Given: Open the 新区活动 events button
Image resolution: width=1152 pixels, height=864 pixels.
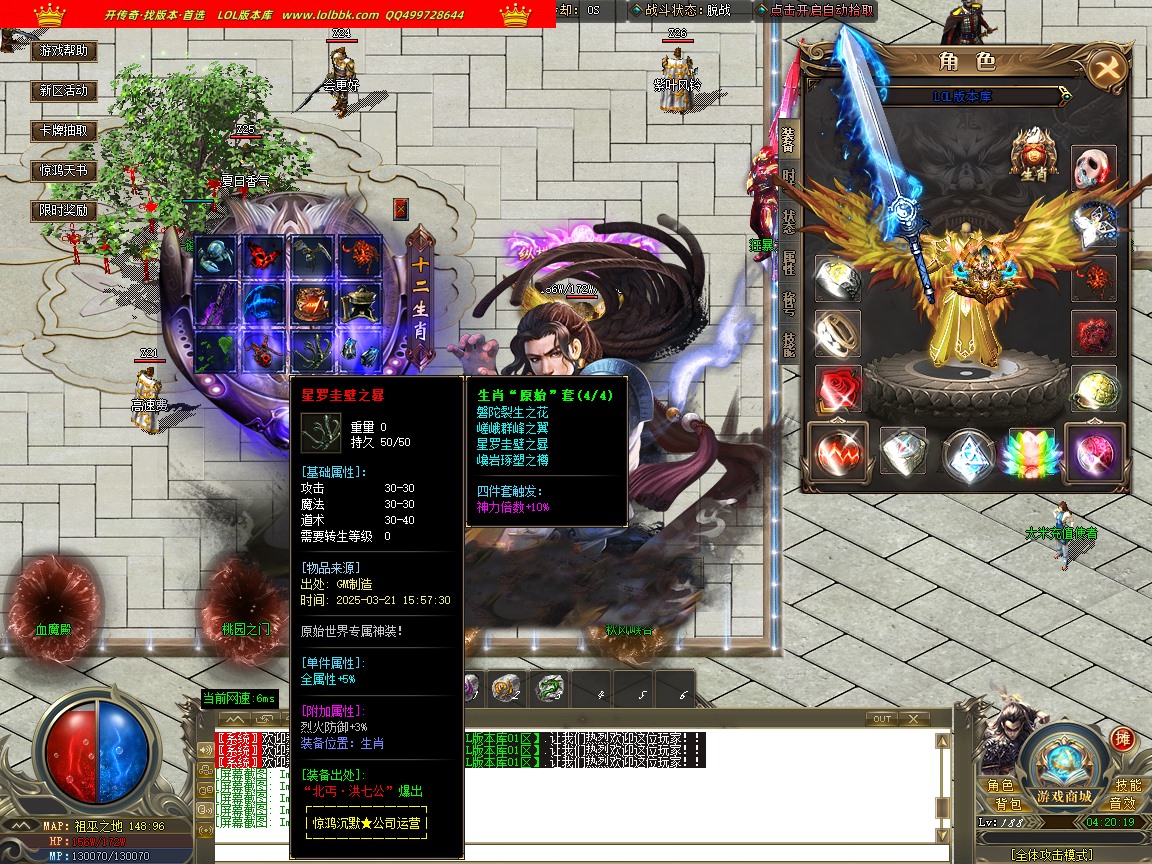Looking at the screenshot, I should [x=64, y=90].
